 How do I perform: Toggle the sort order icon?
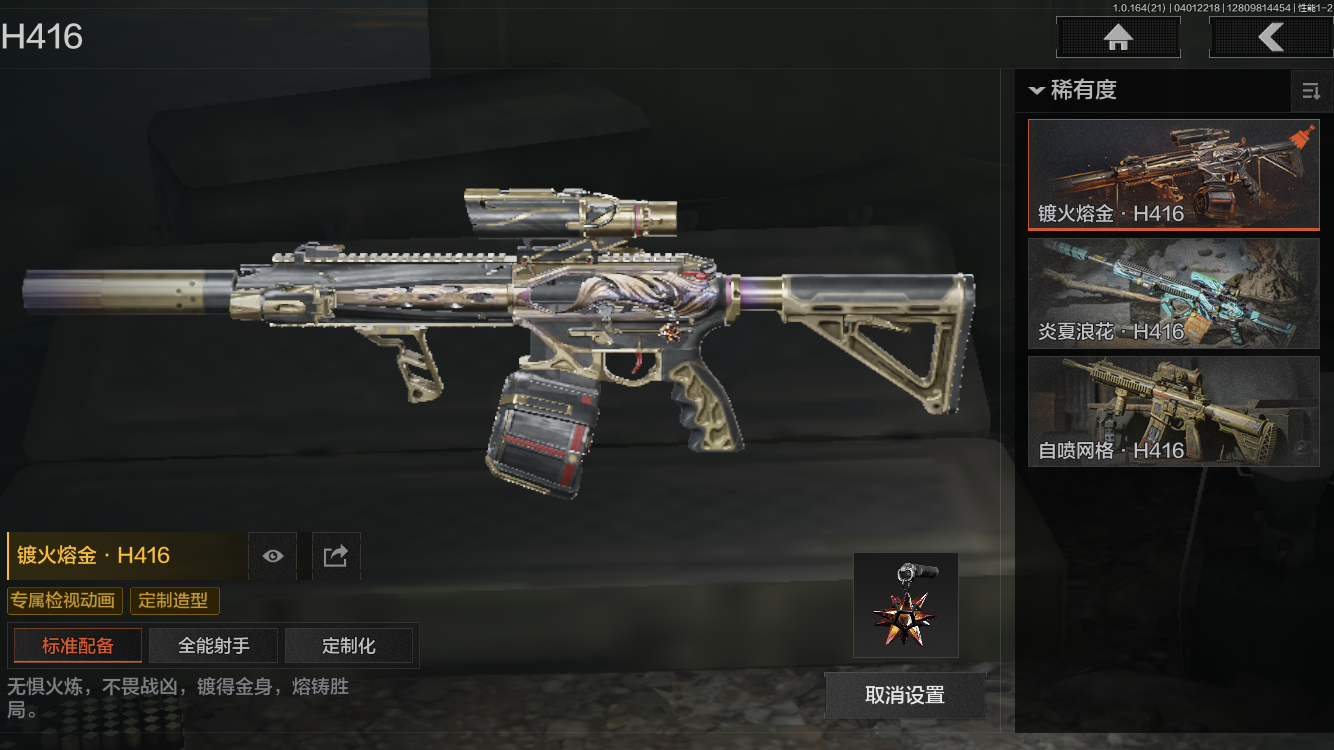pos(1311,92)
